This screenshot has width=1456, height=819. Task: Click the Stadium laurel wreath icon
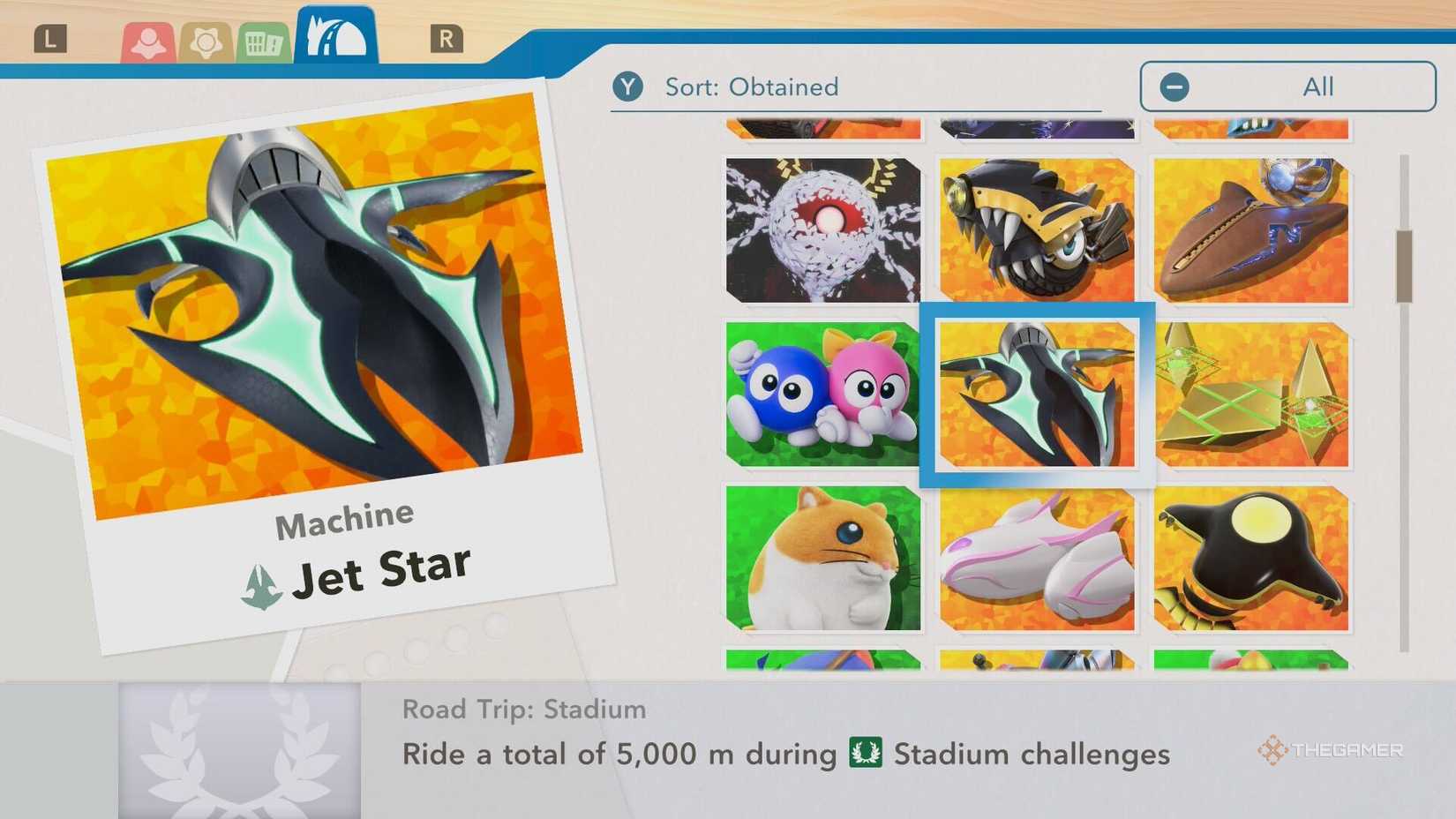(x=236, y=749)
